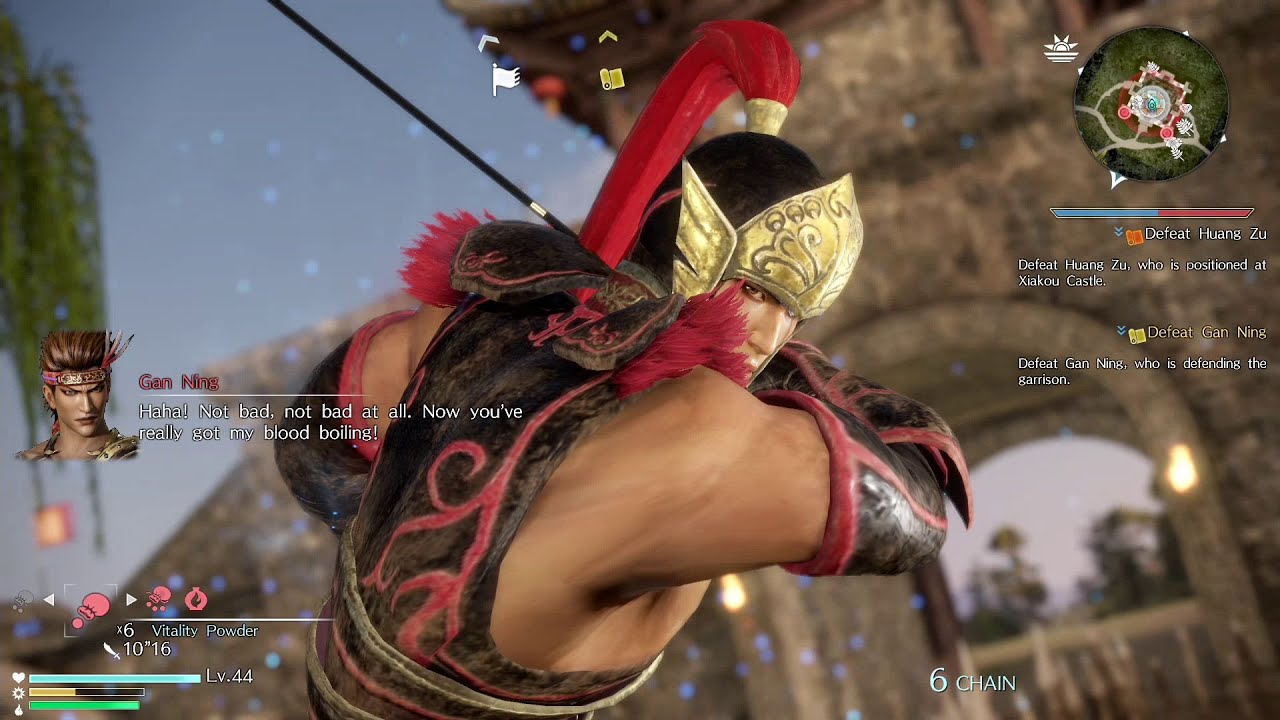Click the left arrow on the item wheel
The height and width of the screenshot is (720, 1280).
point(47,600)
